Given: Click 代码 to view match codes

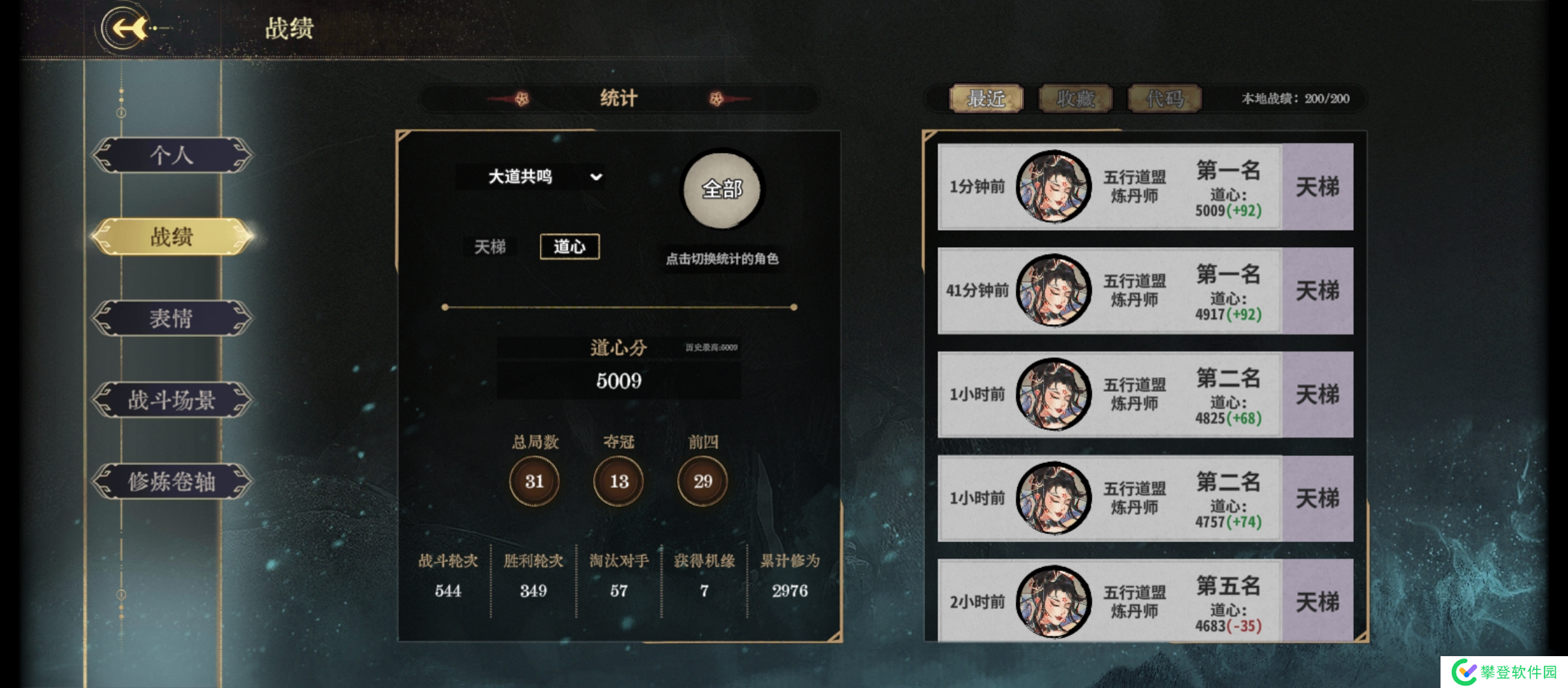Looking at the screenshot, I should [1164, 99].
